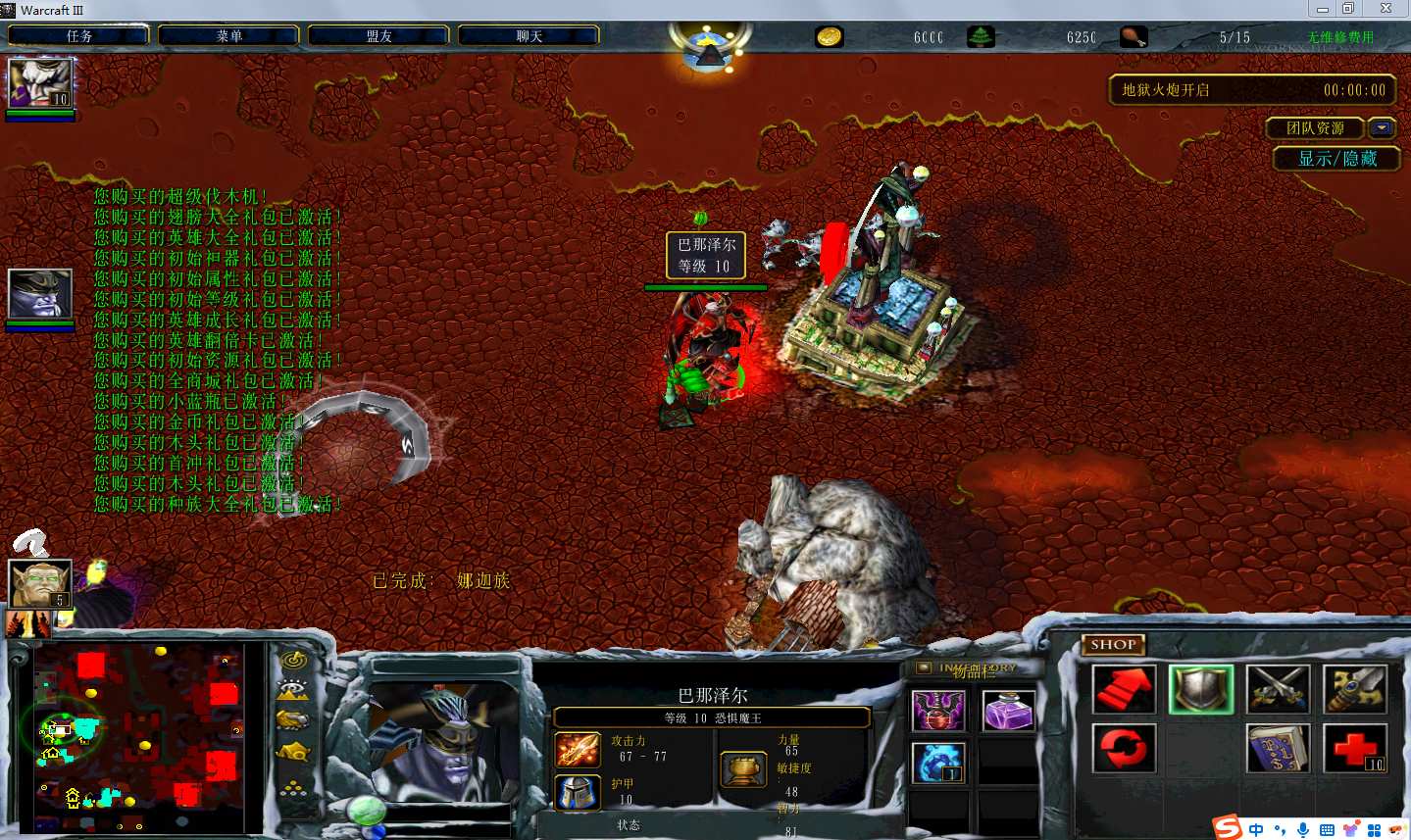
Task: Toggle the minimap terrain display button
Action: click(x=293, y=690)
